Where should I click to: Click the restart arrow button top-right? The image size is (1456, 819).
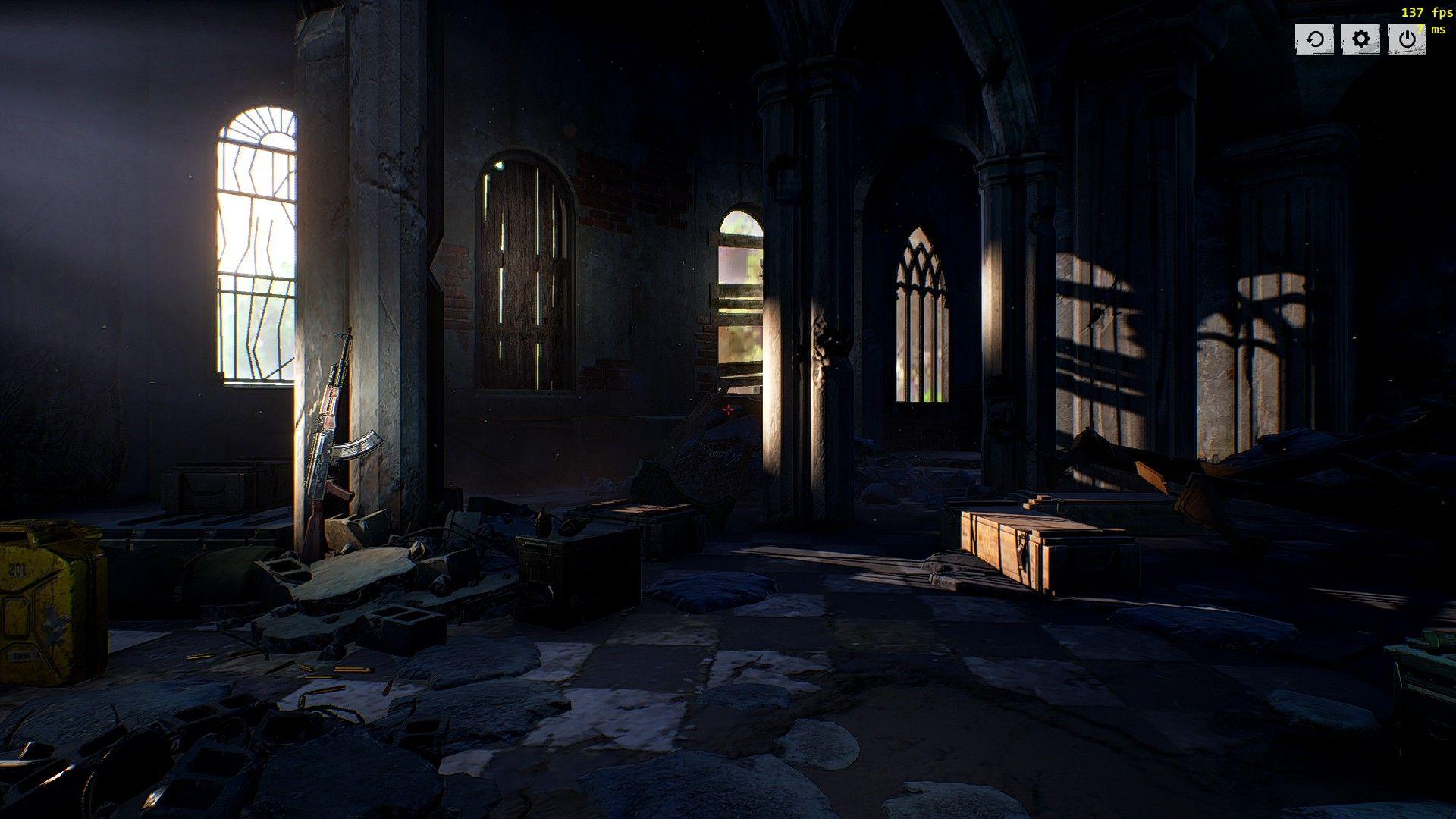1314,39
